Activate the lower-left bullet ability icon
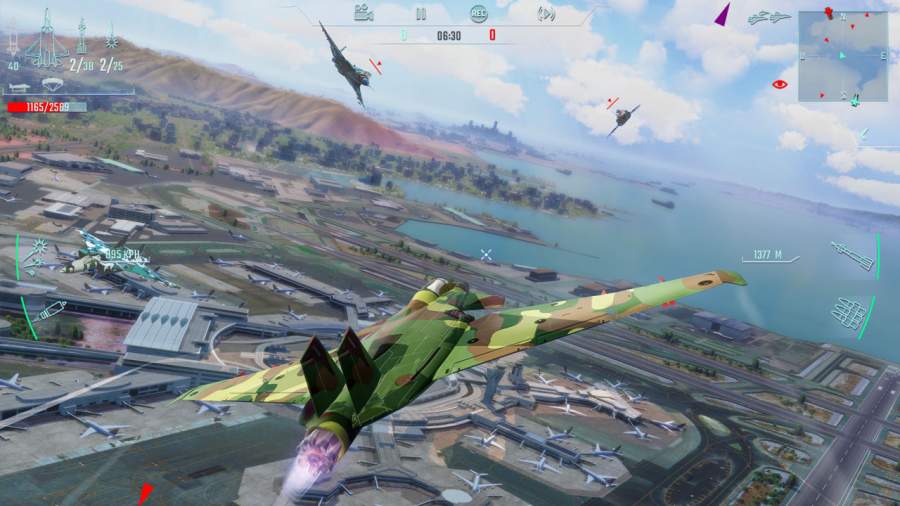Image resolution: width=900 pixels, height=506 pixels. coord(49,311)
